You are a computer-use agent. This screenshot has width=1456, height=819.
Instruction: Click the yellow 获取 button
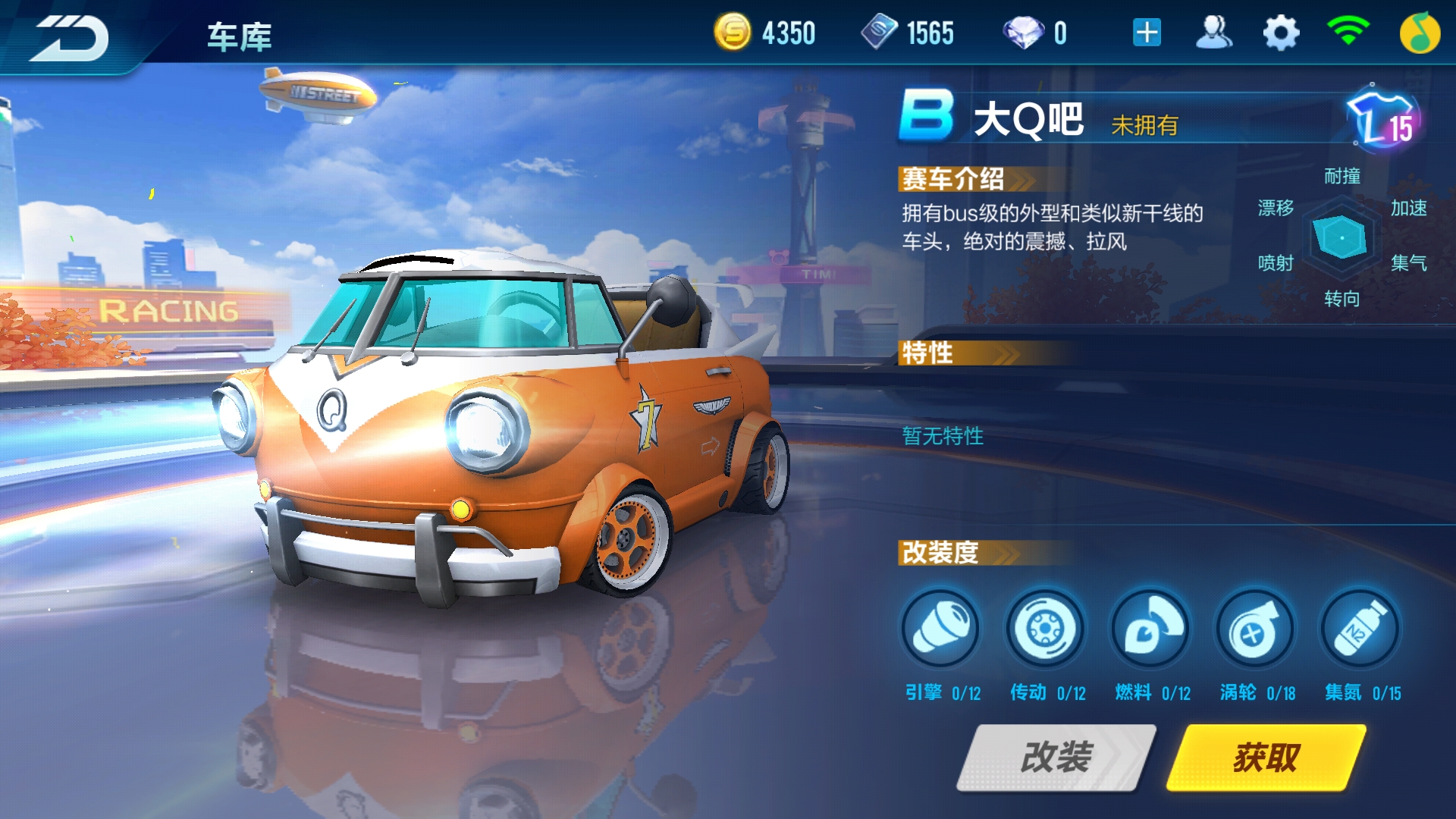1266,757
